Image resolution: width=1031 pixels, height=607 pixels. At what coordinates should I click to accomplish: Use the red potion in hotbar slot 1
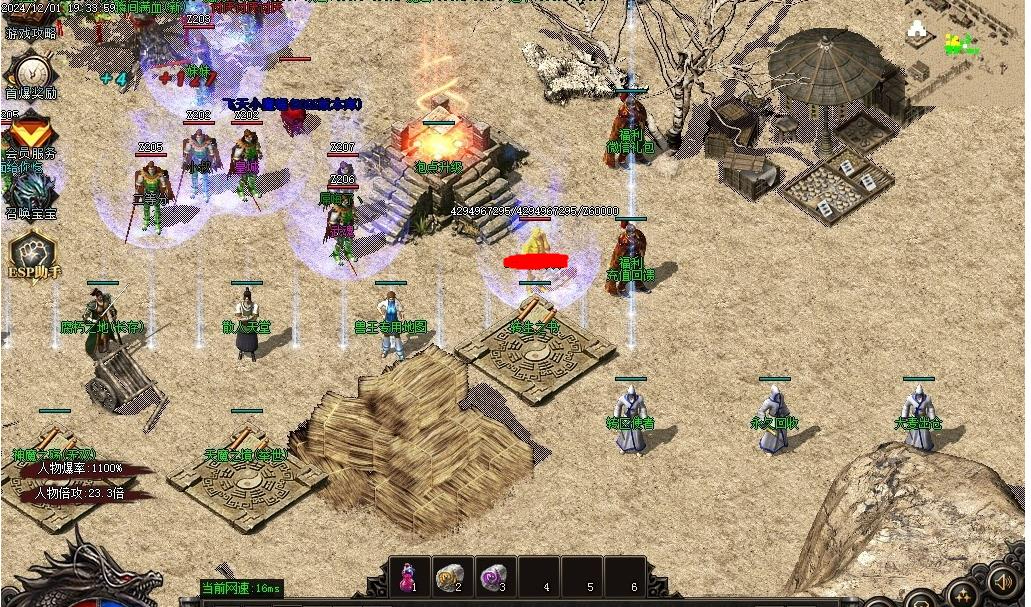(x=409, y=577)
